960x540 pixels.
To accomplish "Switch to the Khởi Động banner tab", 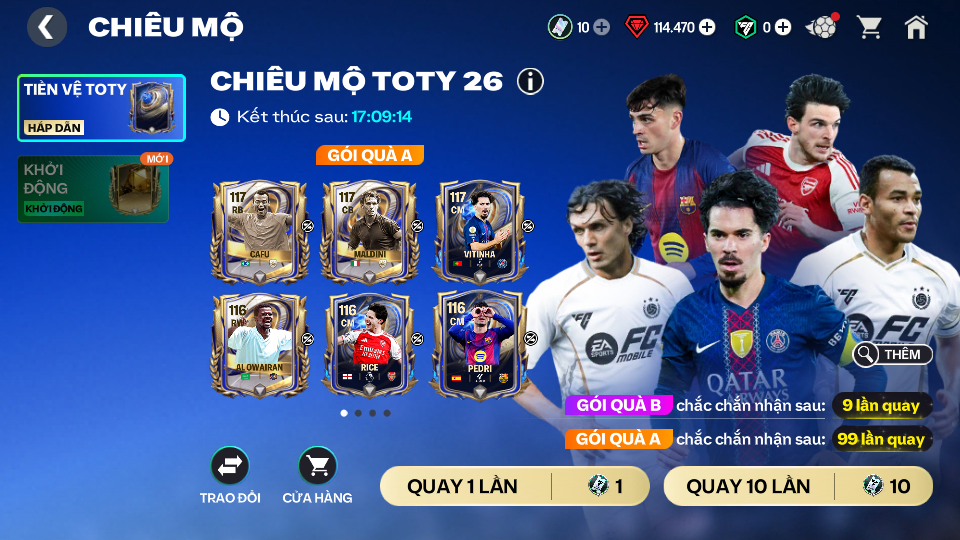I will 93,189.
